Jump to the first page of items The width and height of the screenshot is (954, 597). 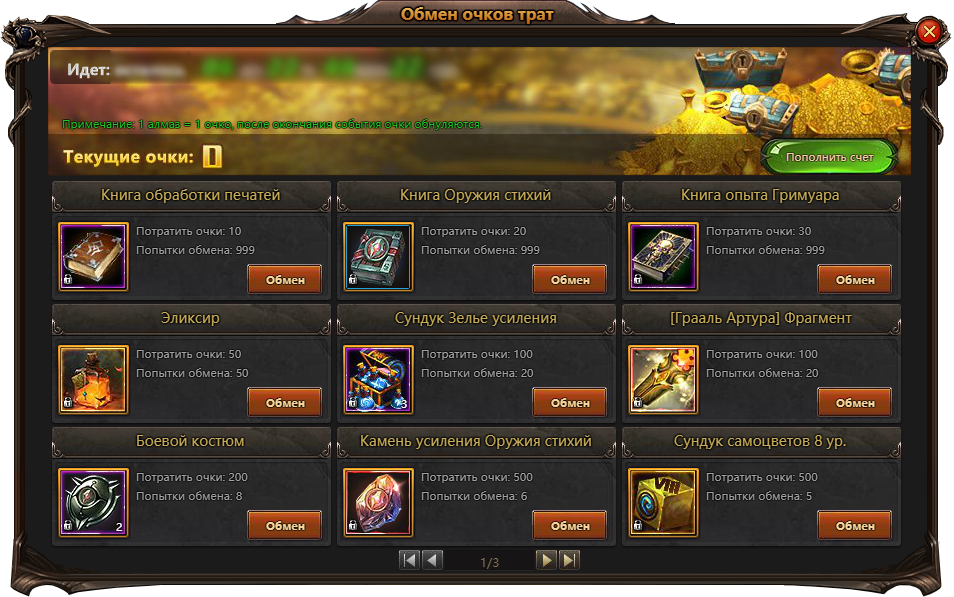pos(409,560)
